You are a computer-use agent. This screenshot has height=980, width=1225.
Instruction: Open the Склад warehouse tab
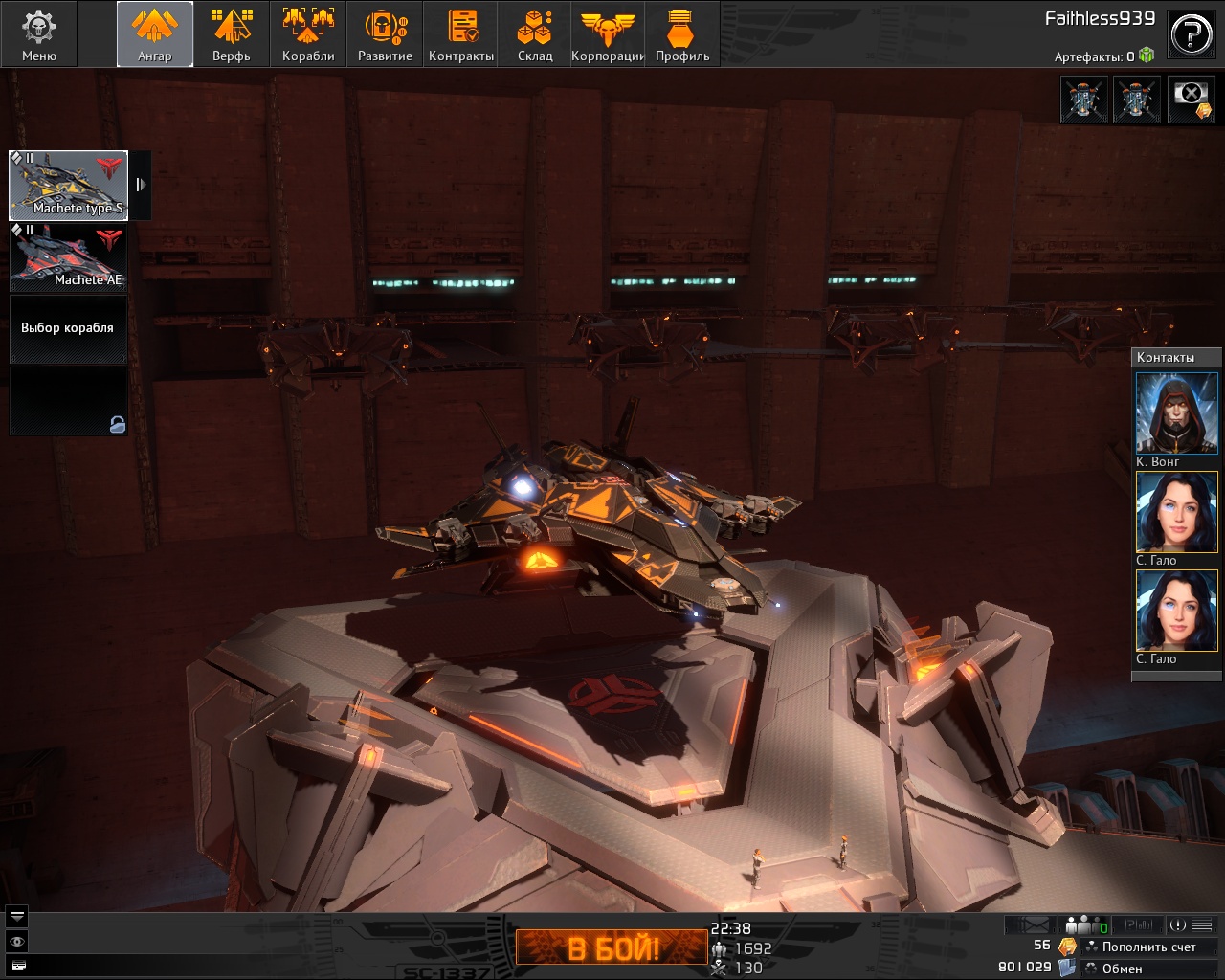[535, 33]
